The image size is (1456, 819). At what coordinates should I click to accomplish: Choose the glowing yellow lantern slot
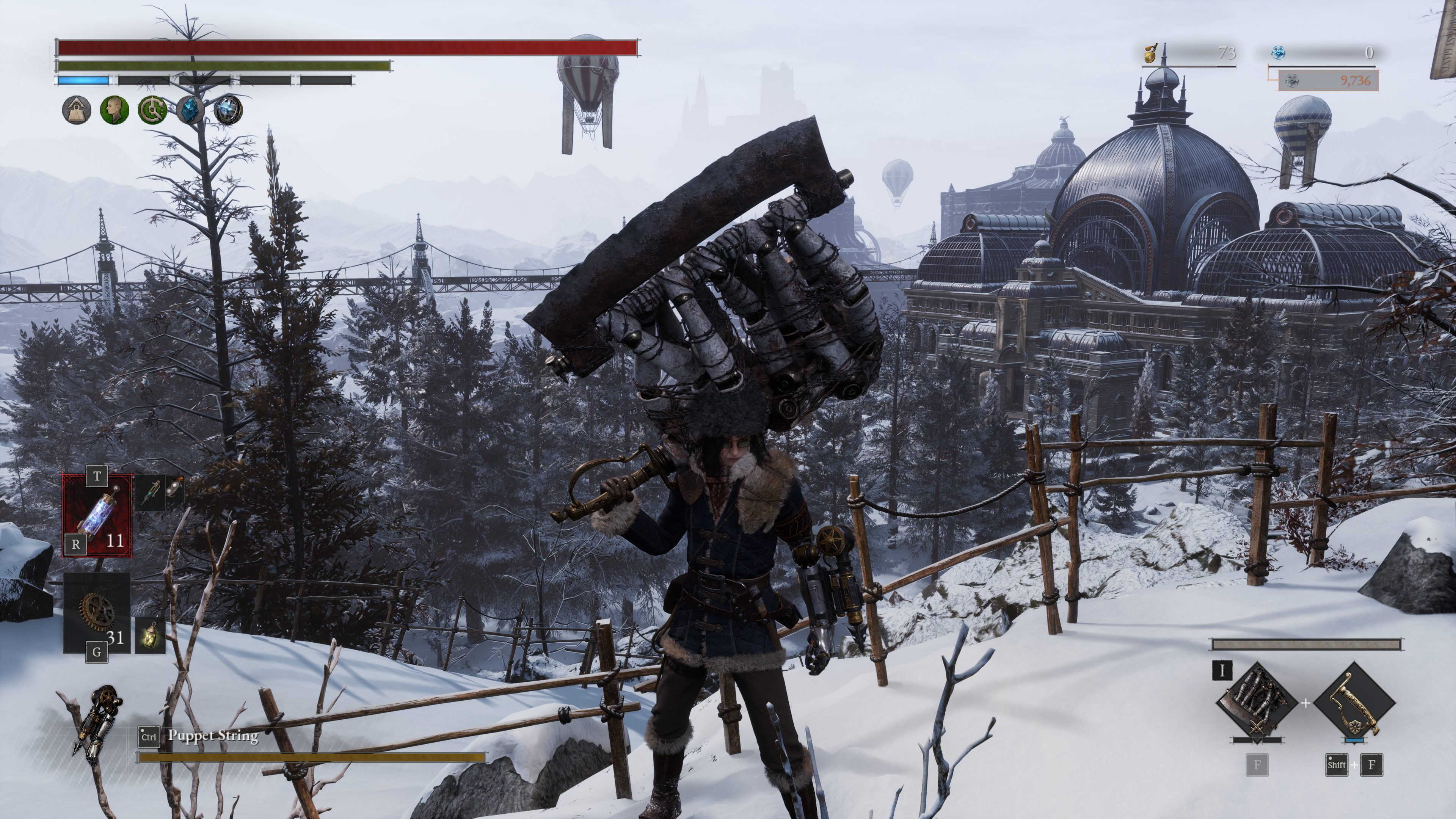(151, 635)
